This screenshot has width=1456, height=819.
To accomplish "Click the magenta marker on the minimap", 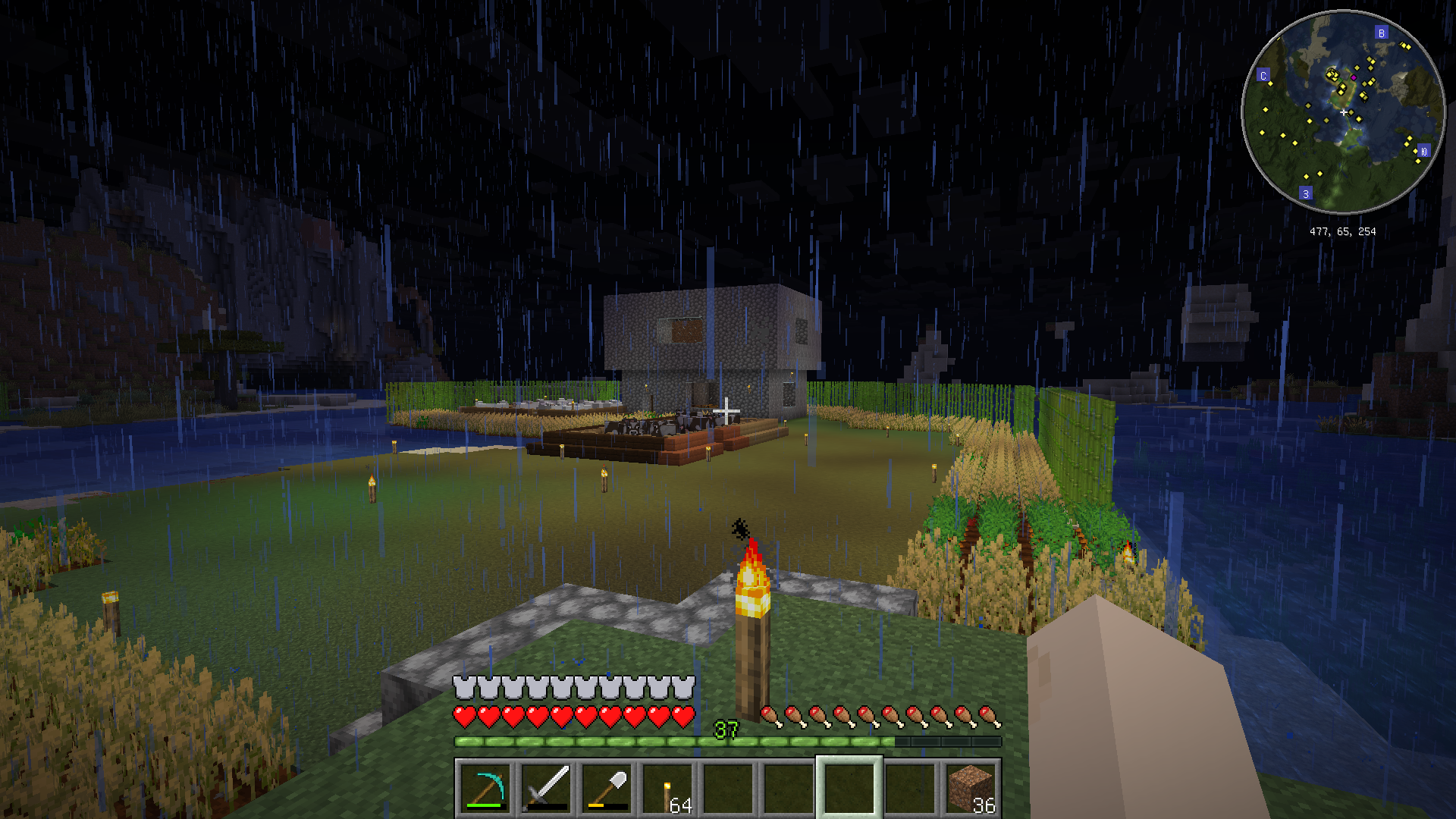I will [1354, 77].
